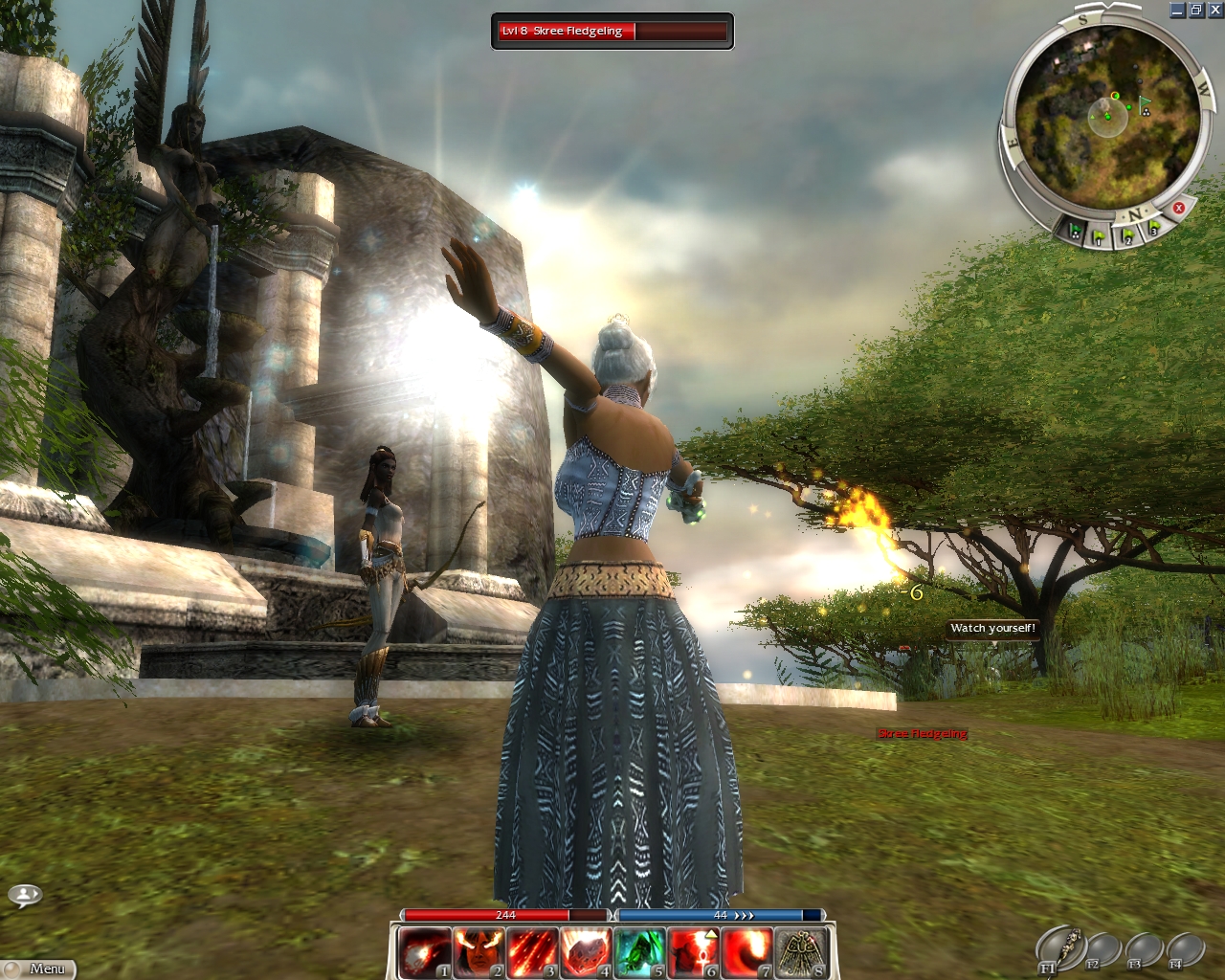1225x980 pixels.
Task: Close the game window
Action: pyautogui.click(x=1215, y=11)
